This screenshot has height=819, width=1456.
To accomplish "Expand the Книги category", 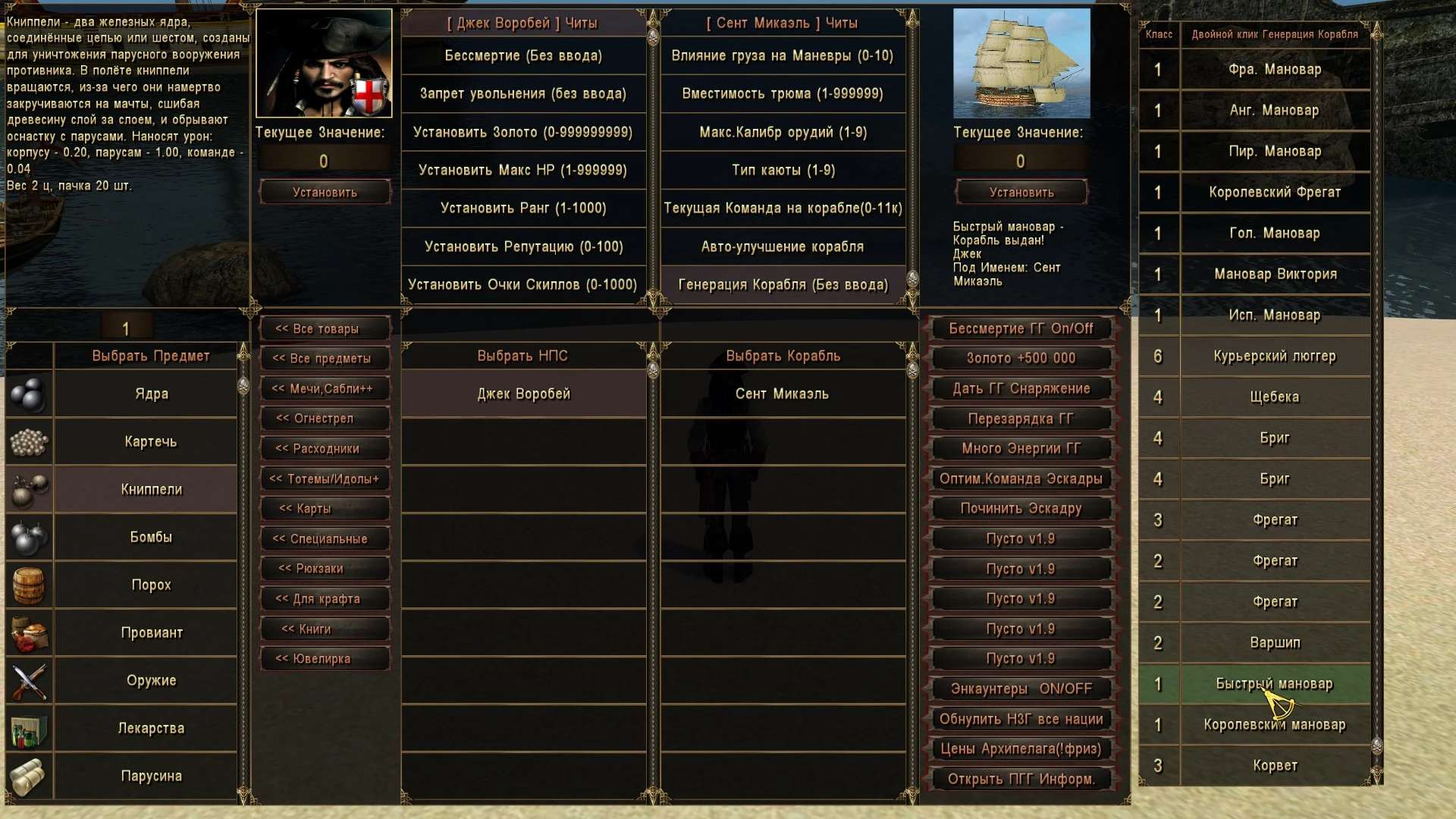I will 325,629.
